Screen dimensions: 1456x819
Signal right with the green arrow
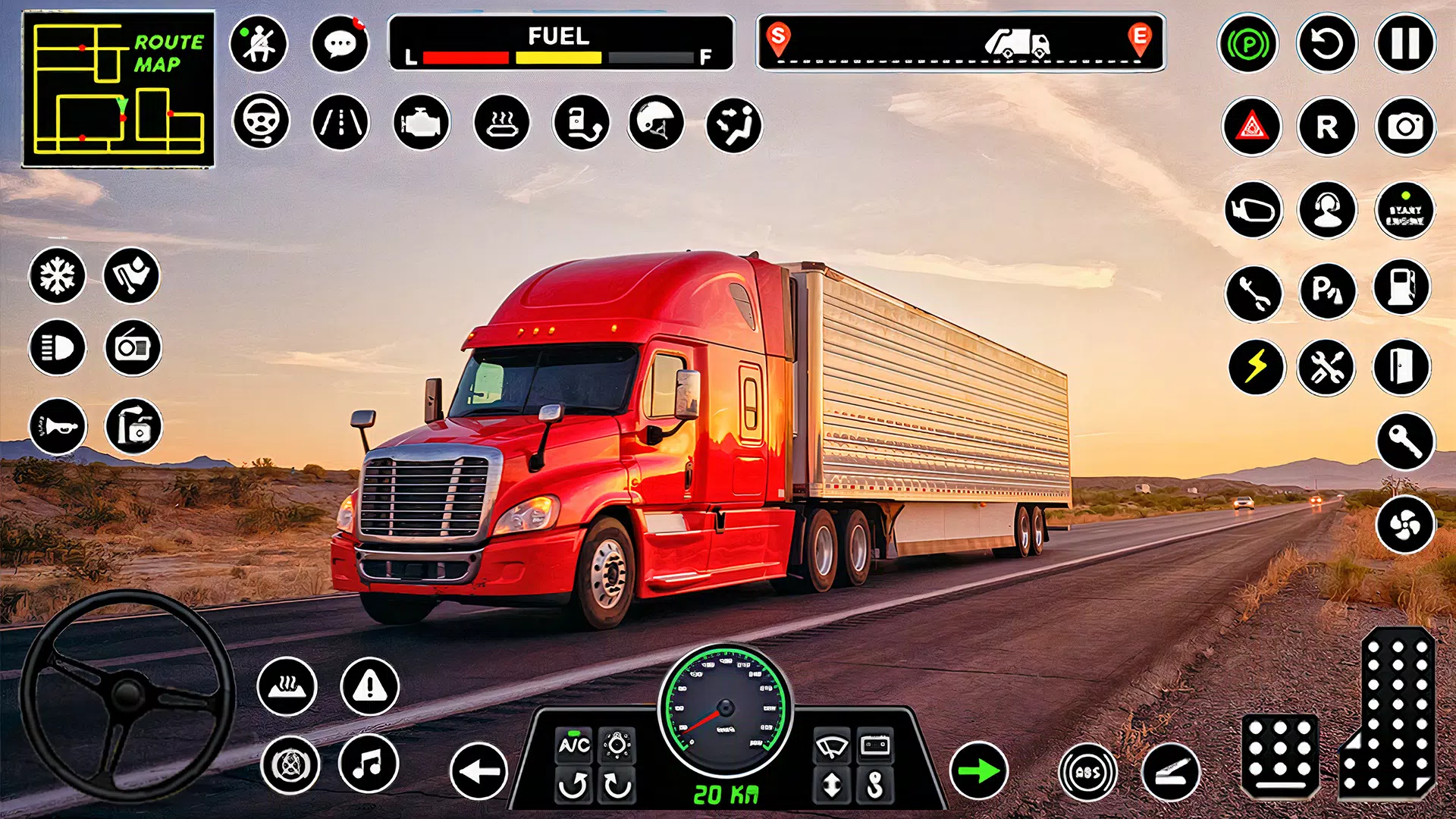[x=978, y=772]
